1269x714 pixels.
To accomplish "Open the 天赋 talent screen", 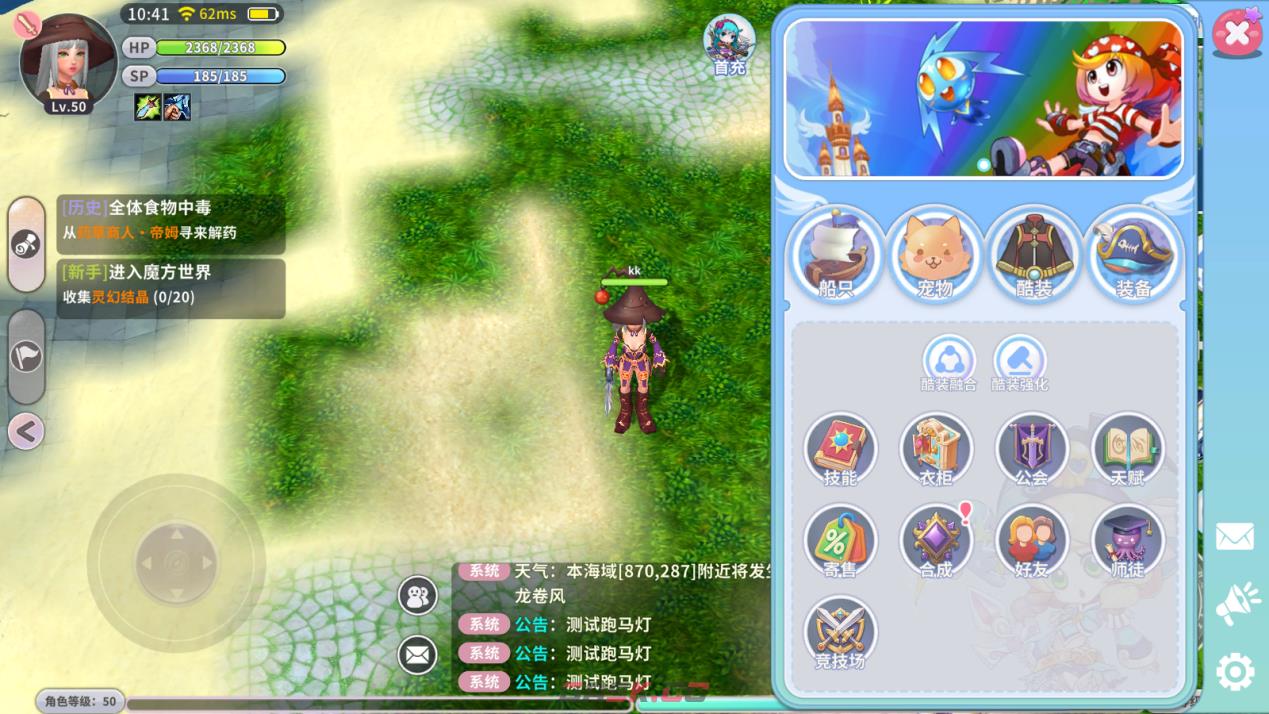I will pyautogui.click(x=1127, y=449).
